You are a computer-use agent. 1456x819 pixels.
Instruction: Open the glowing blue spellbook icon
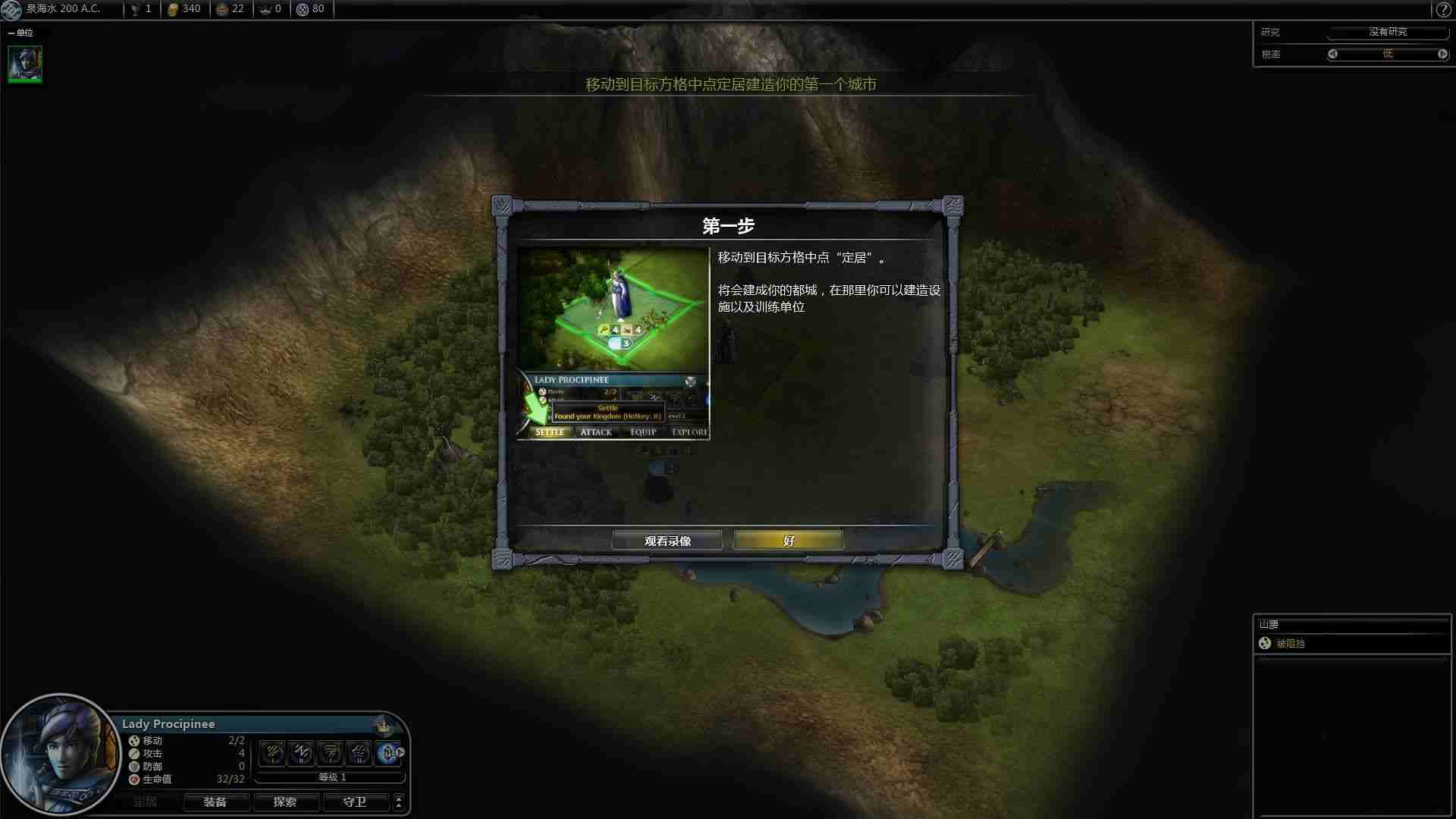pyautogui.click(x=388, y=753)
